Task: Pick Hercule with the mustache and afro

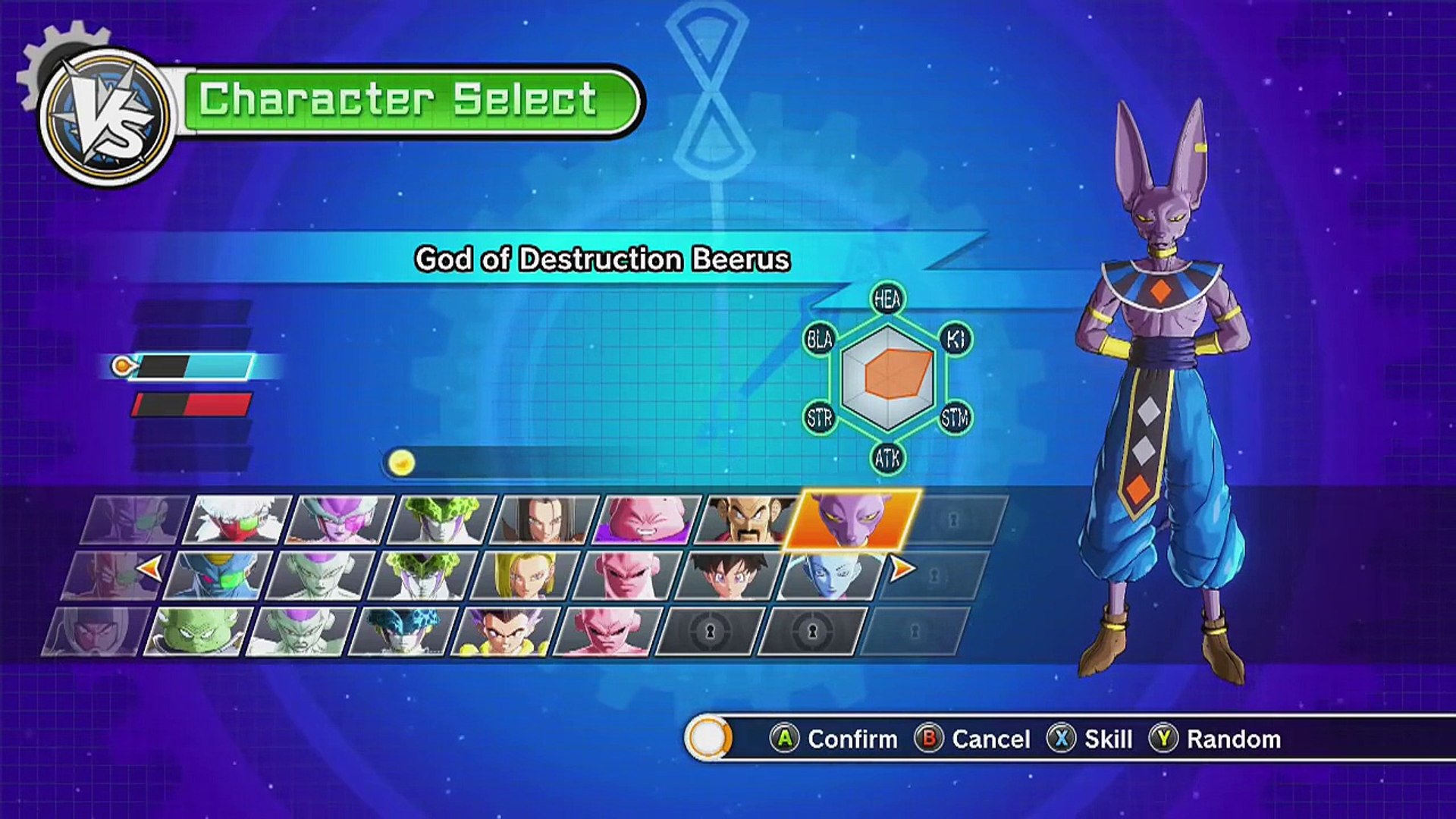Action: [x=748, y=520]
